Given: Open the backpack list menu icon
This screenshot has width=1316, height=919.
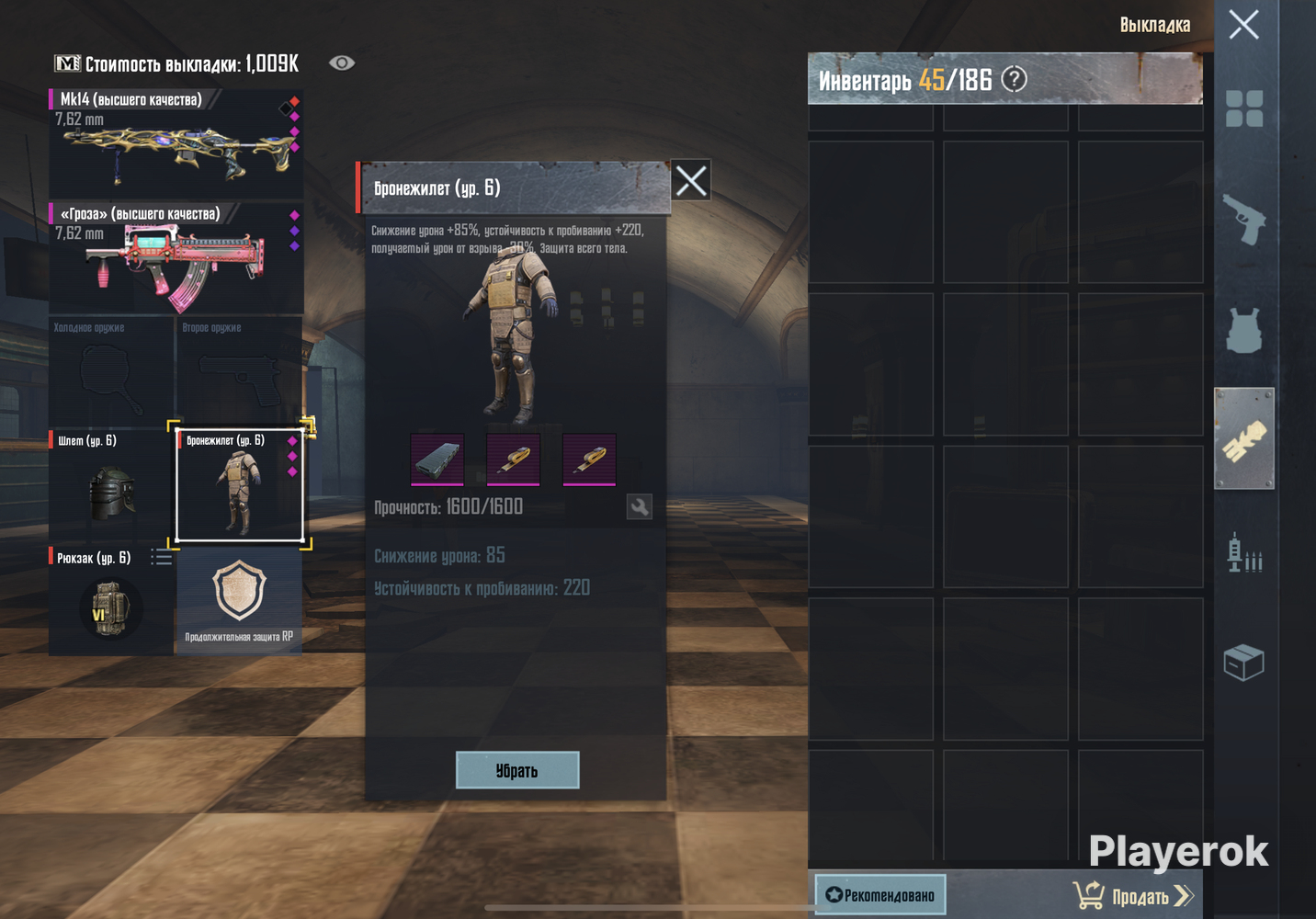Looking at the screenshot, I should [x=161, y=557].
